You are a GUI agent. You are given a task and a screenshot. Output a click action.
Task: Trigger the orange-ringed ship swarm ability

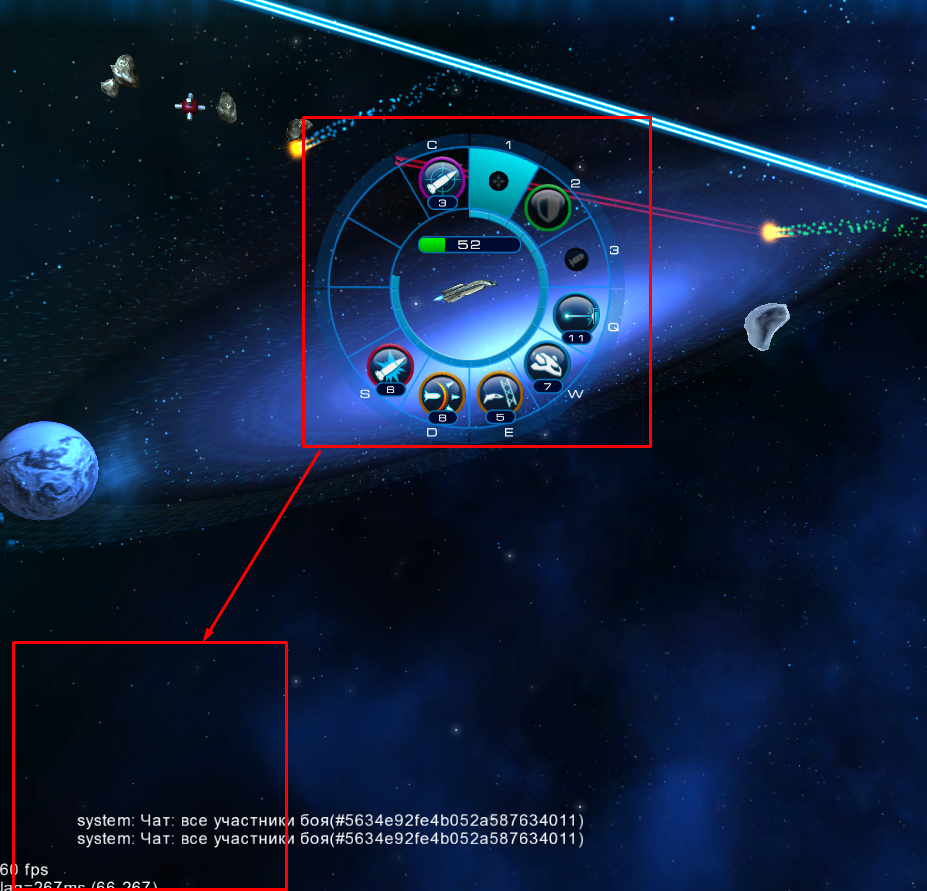[x=441, y=394]
